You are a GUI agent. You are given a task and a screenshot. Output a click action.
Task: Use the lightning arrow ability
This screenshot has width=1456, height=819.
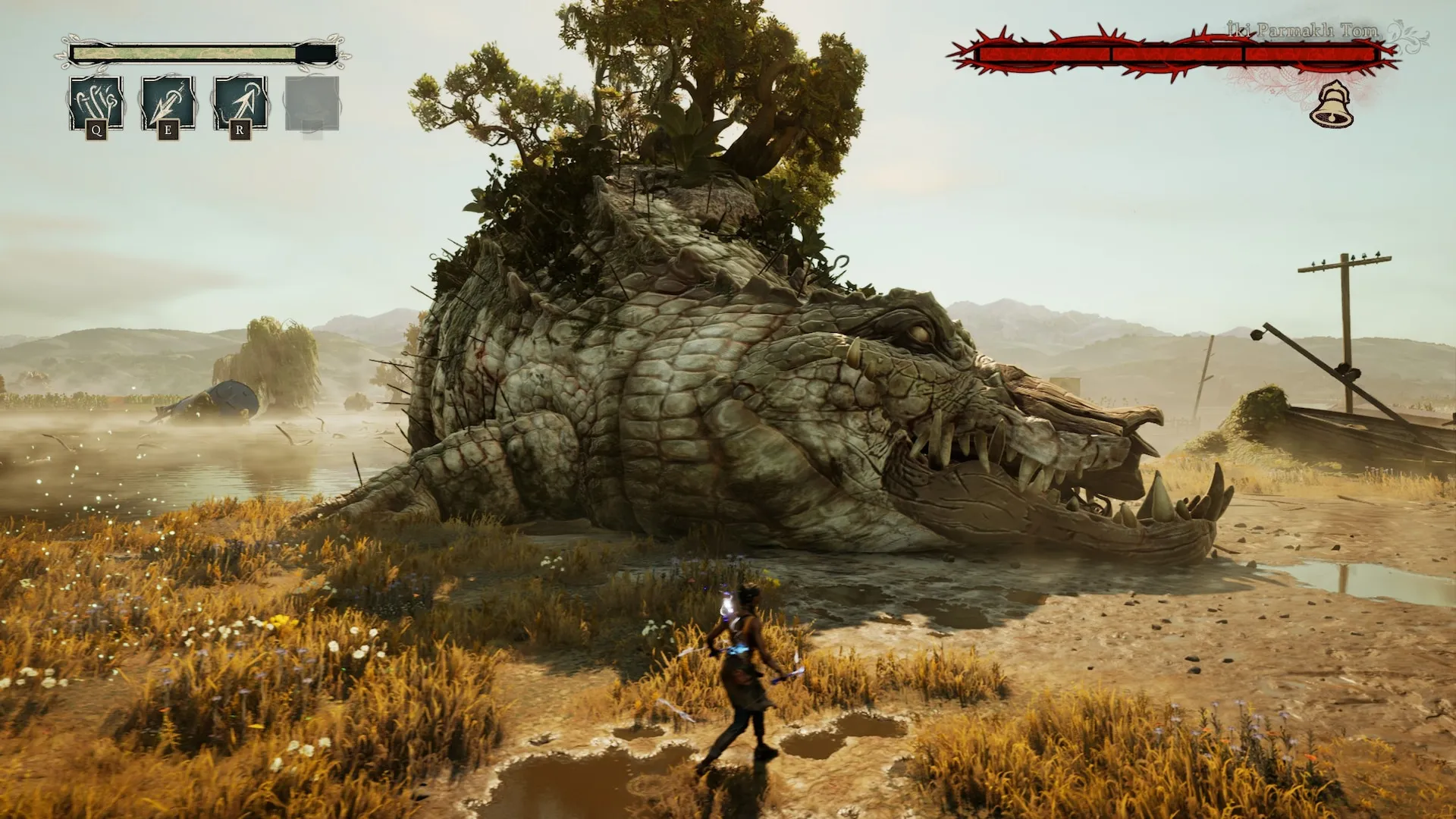click(x=168, y=103)
